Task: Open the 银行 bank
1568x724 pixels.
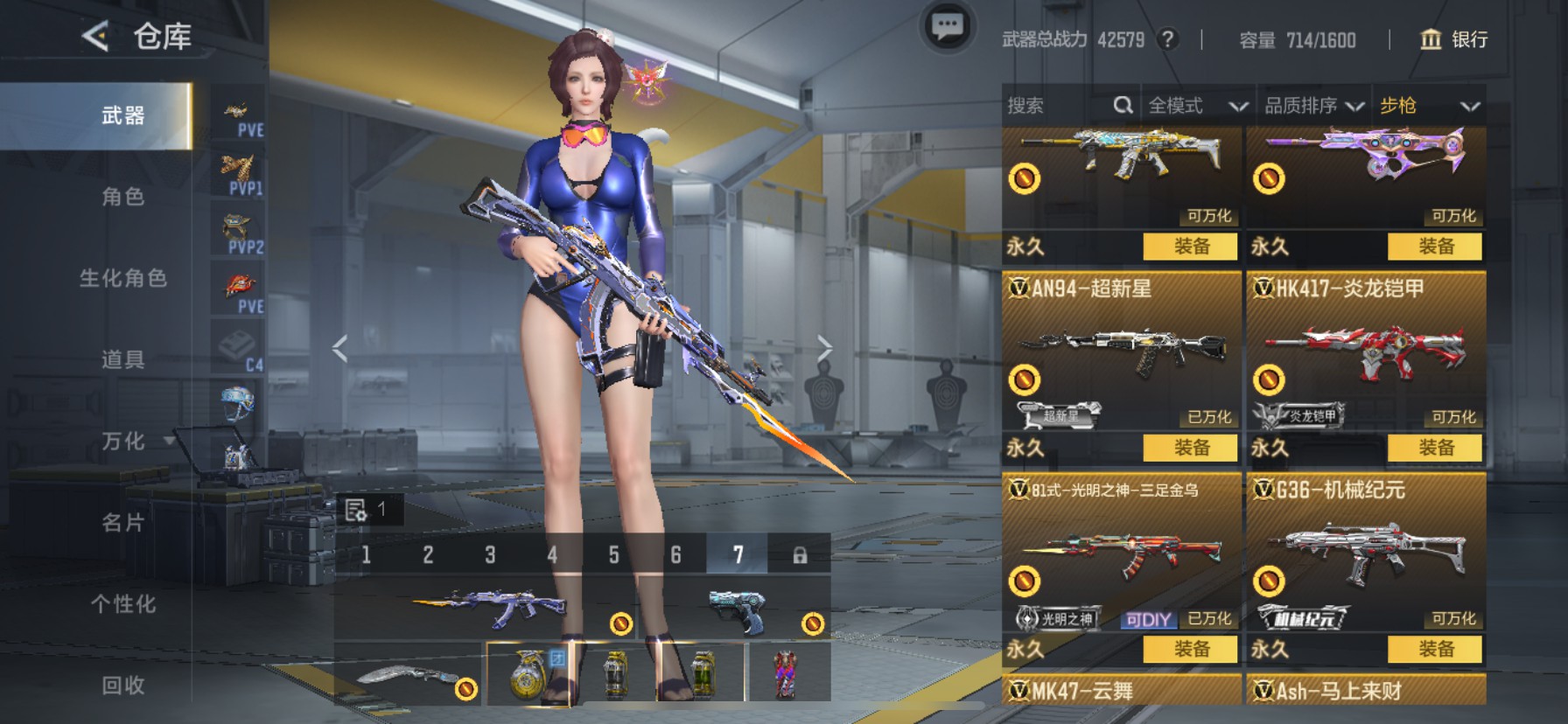Action: pyautogui.click(x=1453, y=39)
